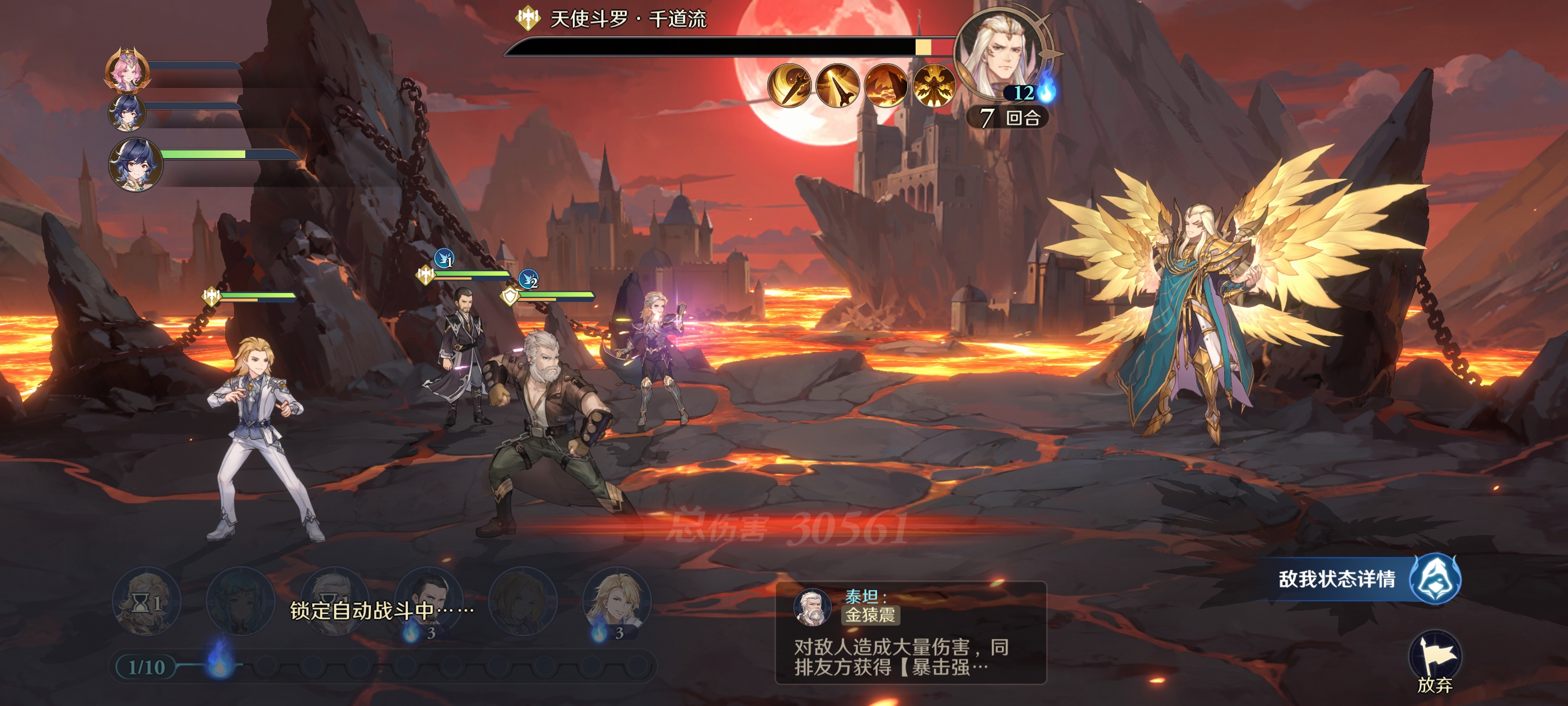Image resolution: width=1568 pixels, height=706 pixels.
Task: Select the pink-haired crowned ally portrait
Action: click(x=127, y=71)
